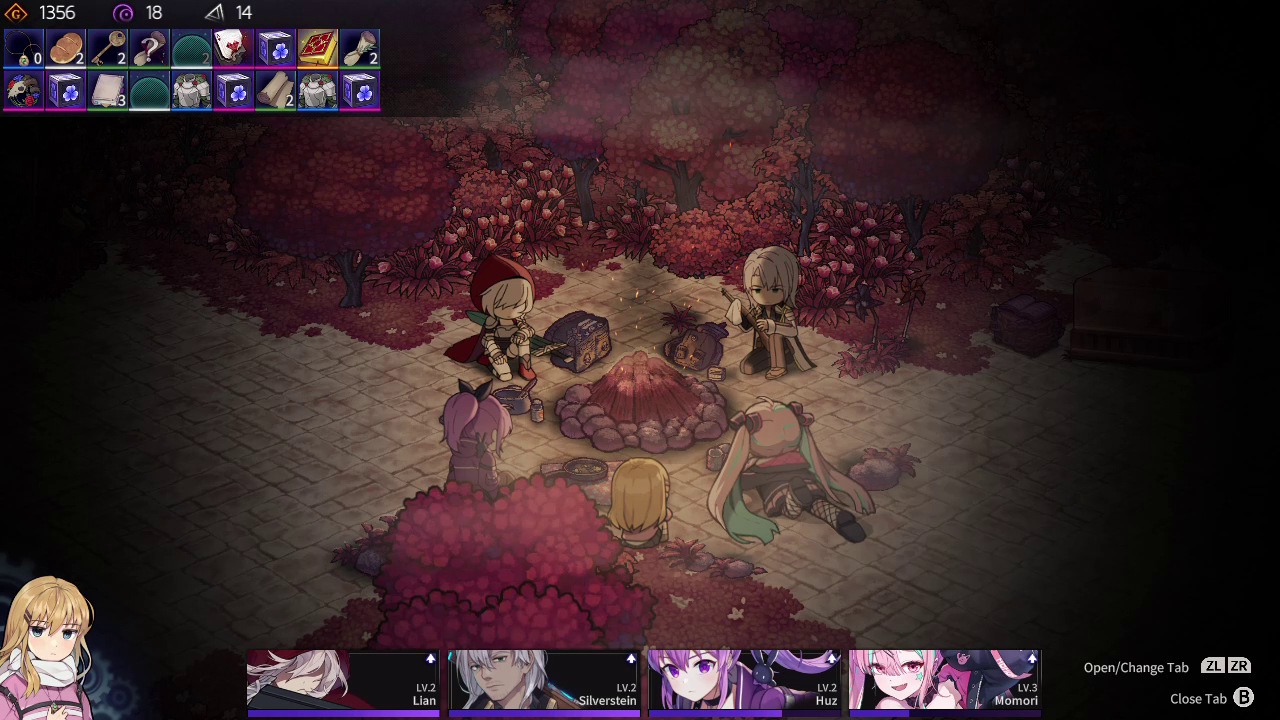Screen dimensions: 1280x720
Task: Select Silverstein's party portrait
Action: coord(544,680)
